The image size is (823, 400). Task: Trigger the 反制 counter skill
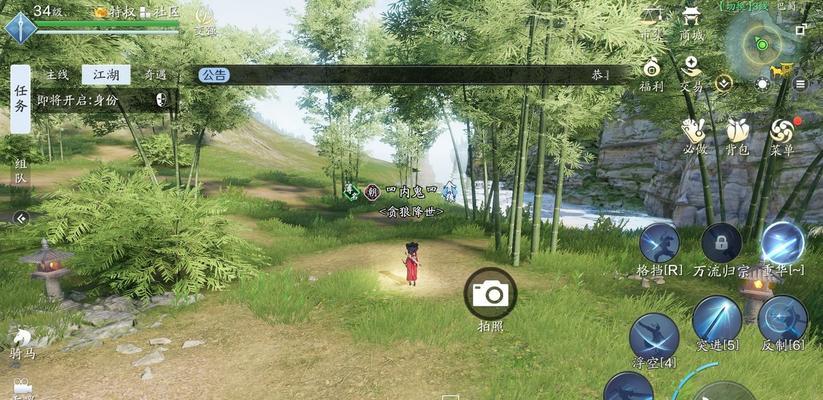coord(782,320)
